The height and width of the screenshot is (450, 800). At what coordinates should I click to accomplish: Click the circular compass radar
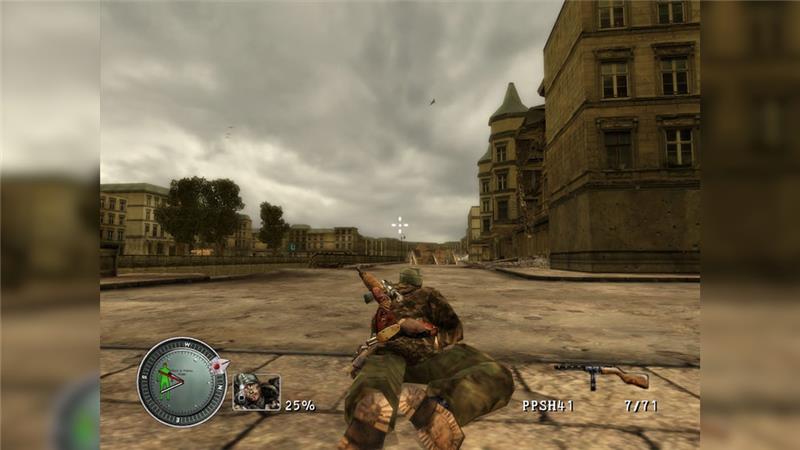coord(182,381)
